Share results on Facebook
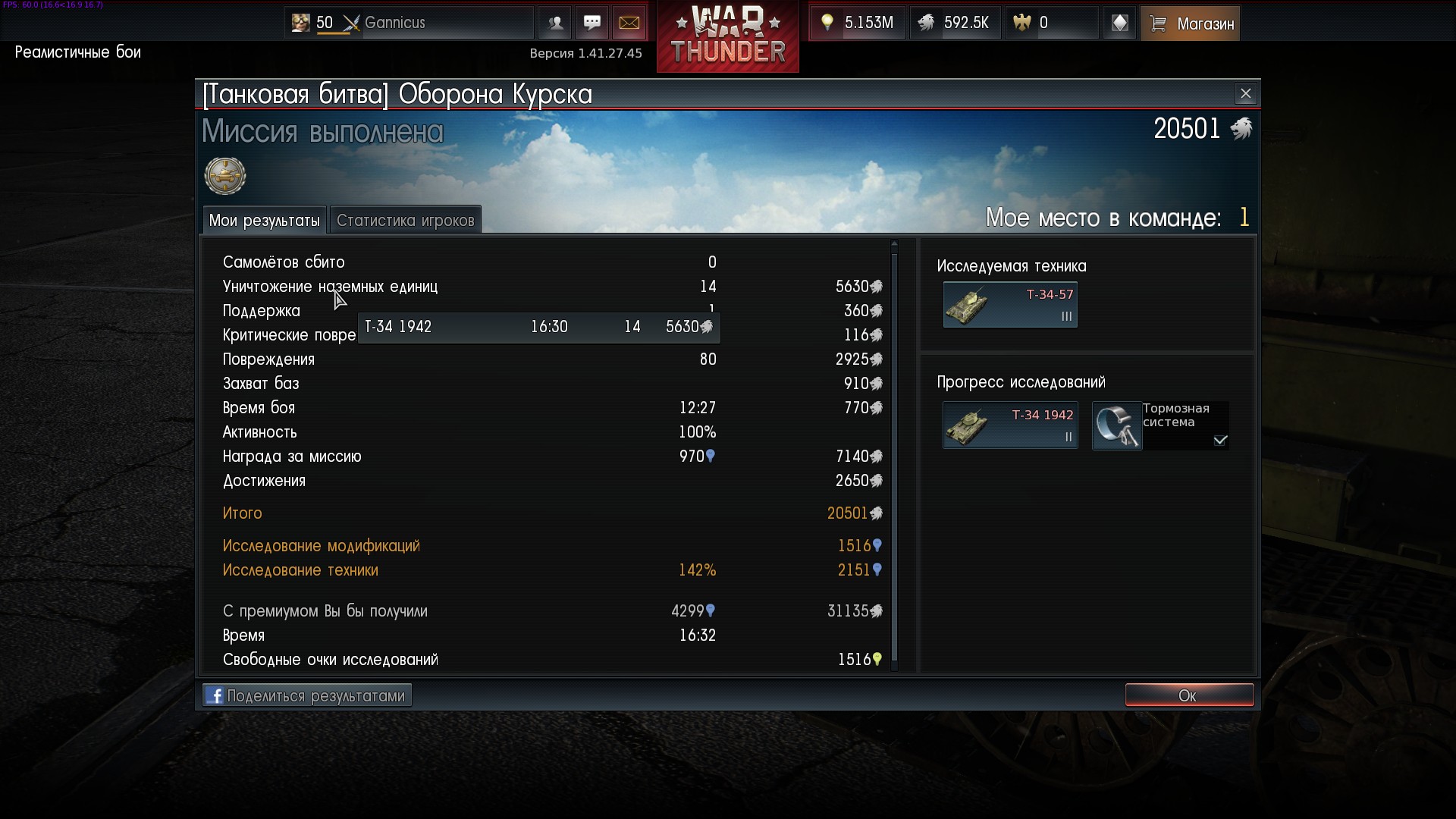Viewport: 1456px width, 819px height. pos(307,695)
